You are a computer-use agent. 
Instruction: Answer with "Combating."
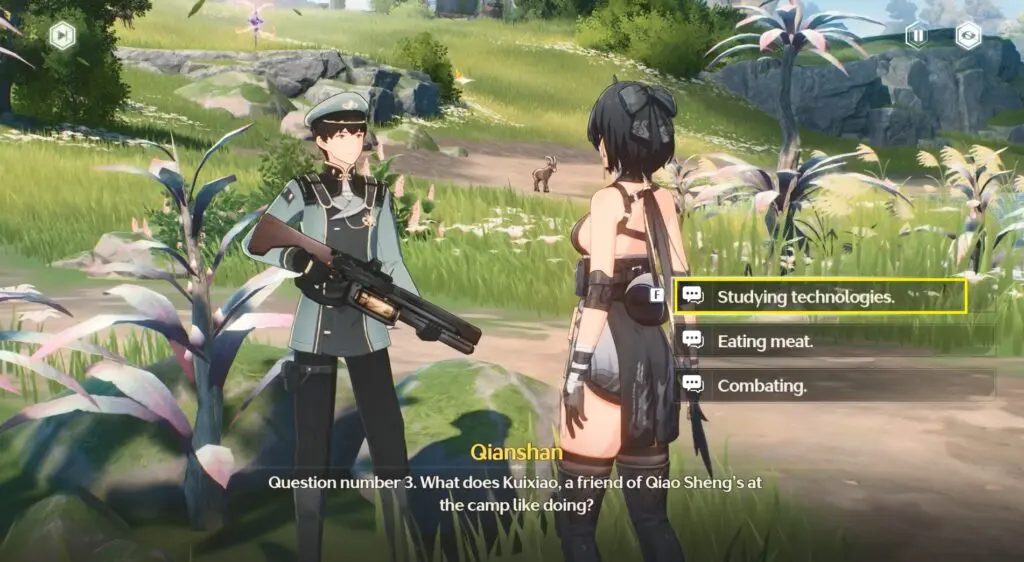click(x=820, y=385)
